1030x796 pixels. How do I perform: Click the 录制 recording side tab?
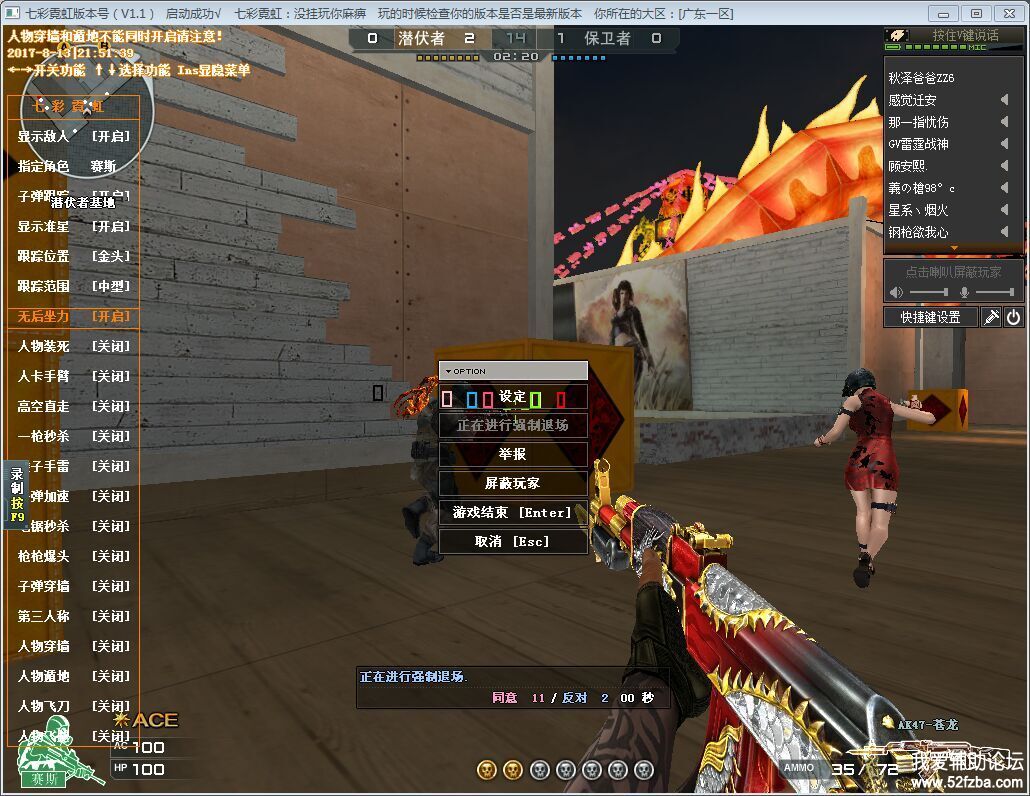(x=17, y=491)
